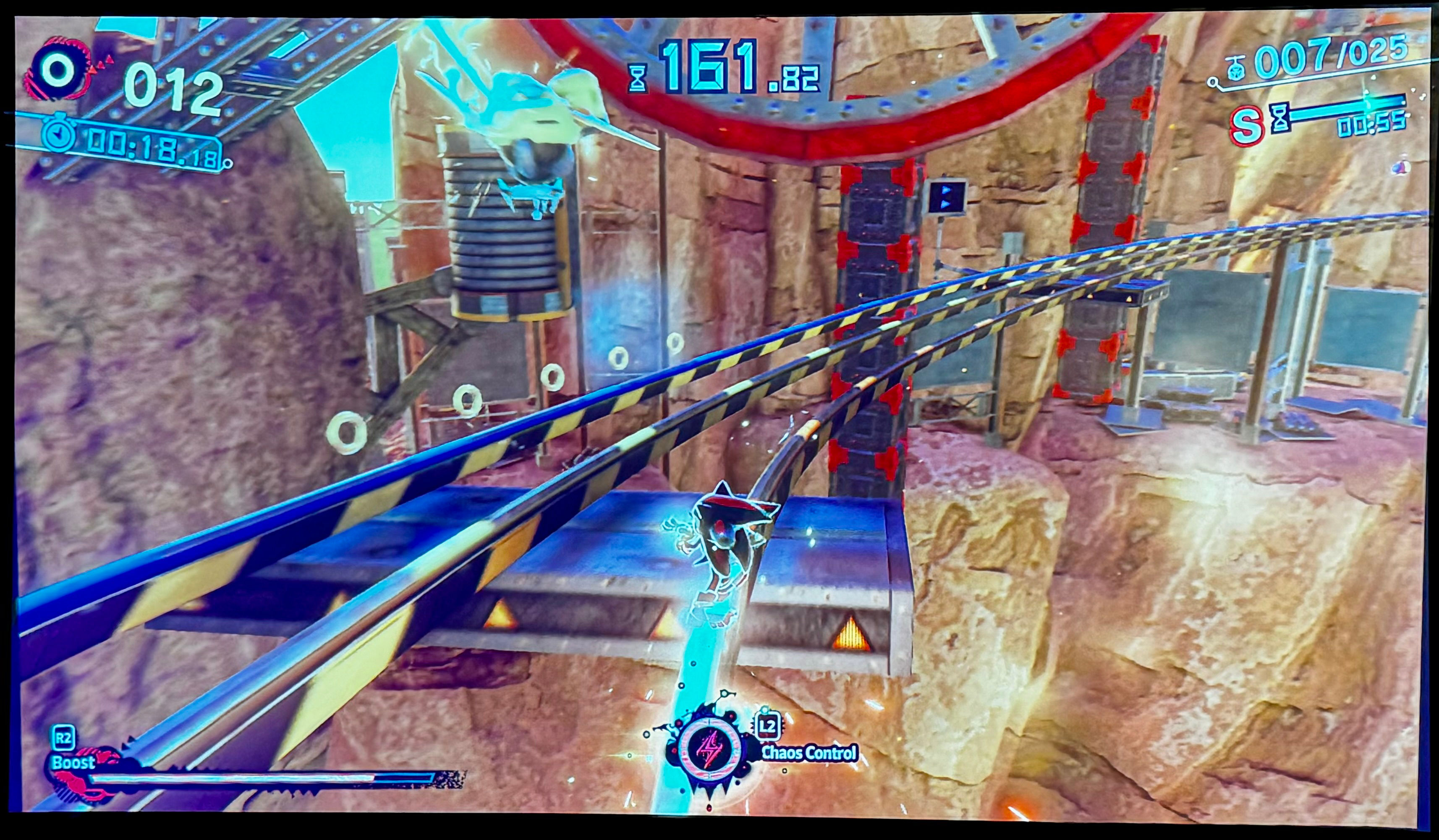Select the red S rank badge
The image size is (1439, 840).
coord(1246,126)
